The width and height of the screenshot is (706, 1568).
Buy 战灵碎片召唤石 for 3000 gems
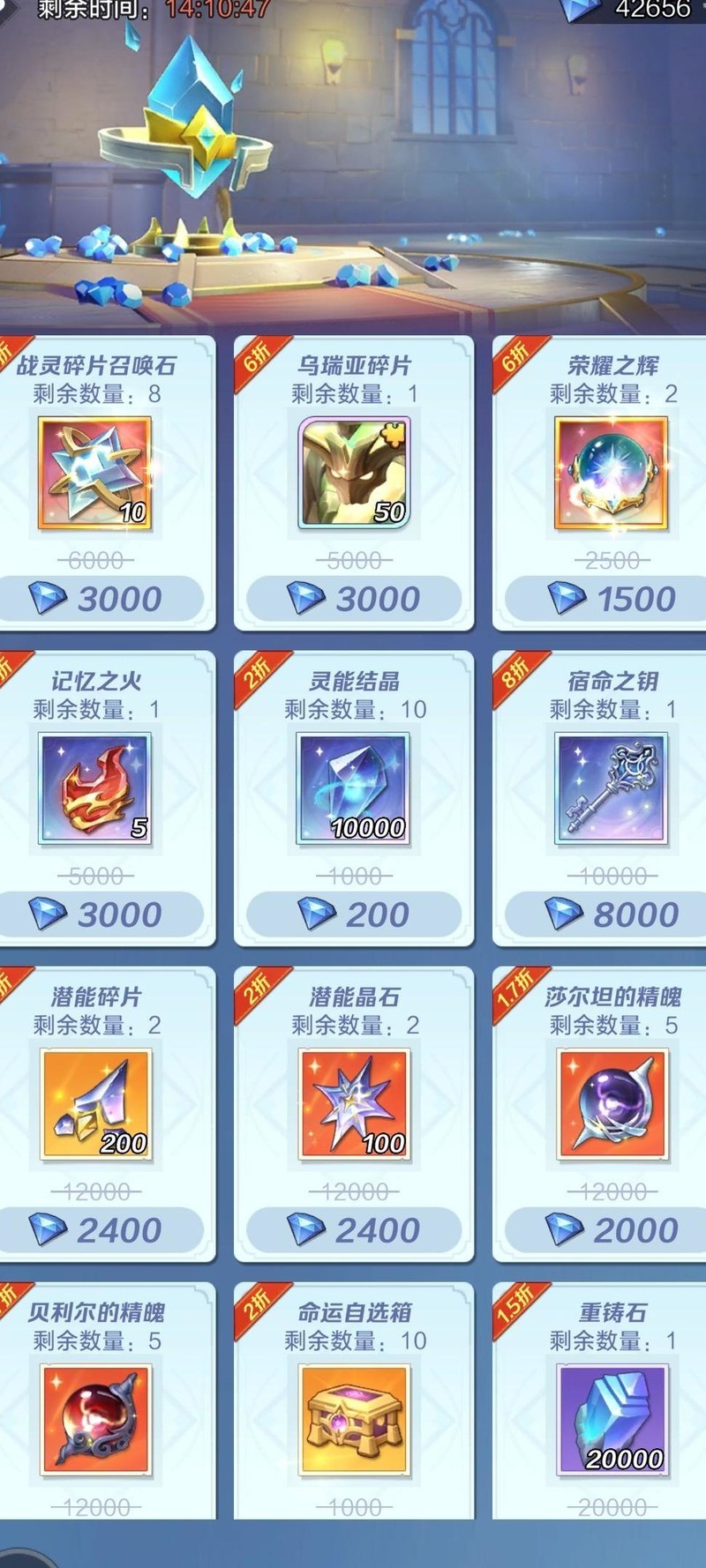point(99,599)
